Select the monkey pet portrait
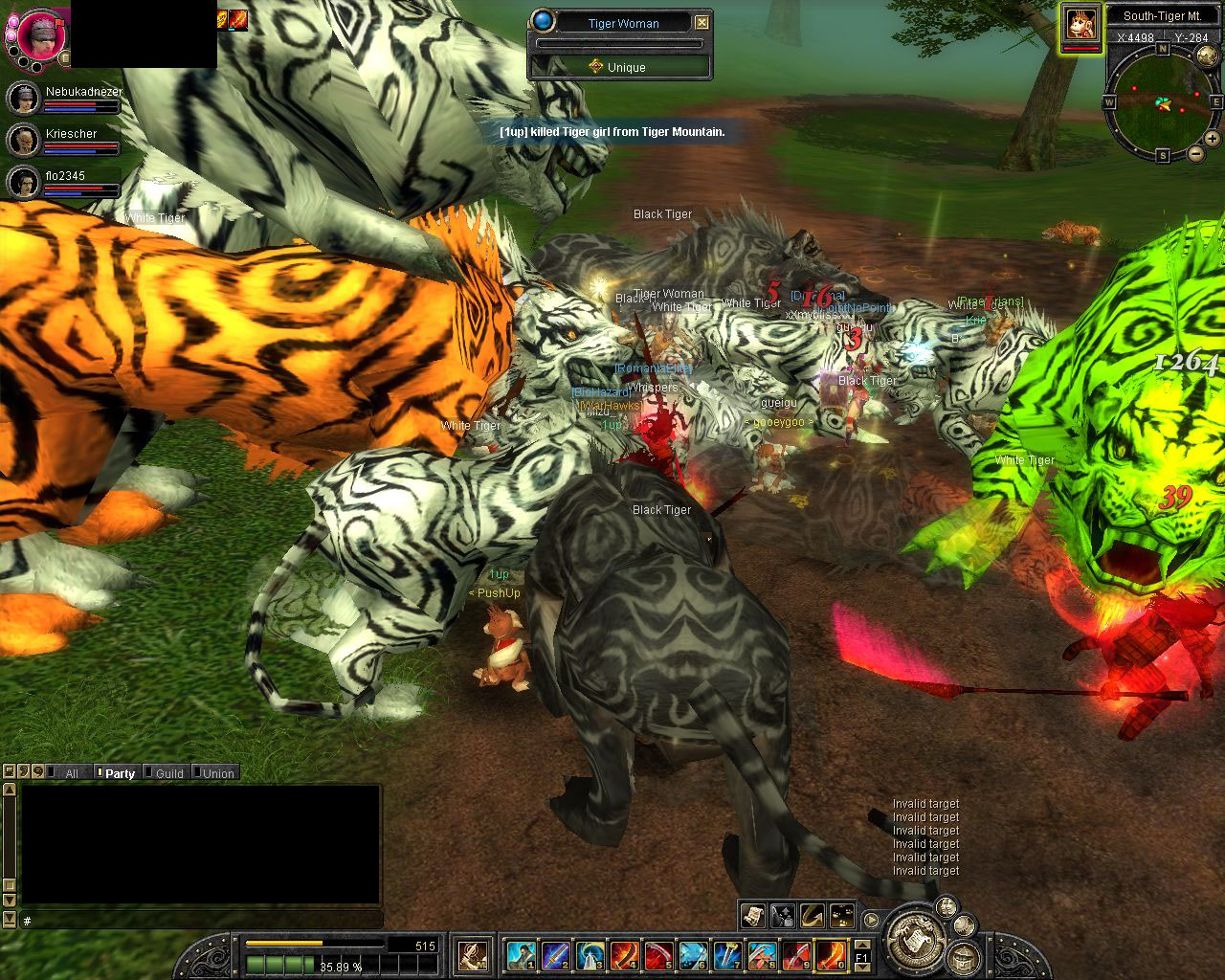Screen dimensions: 1225x980 1080,26
